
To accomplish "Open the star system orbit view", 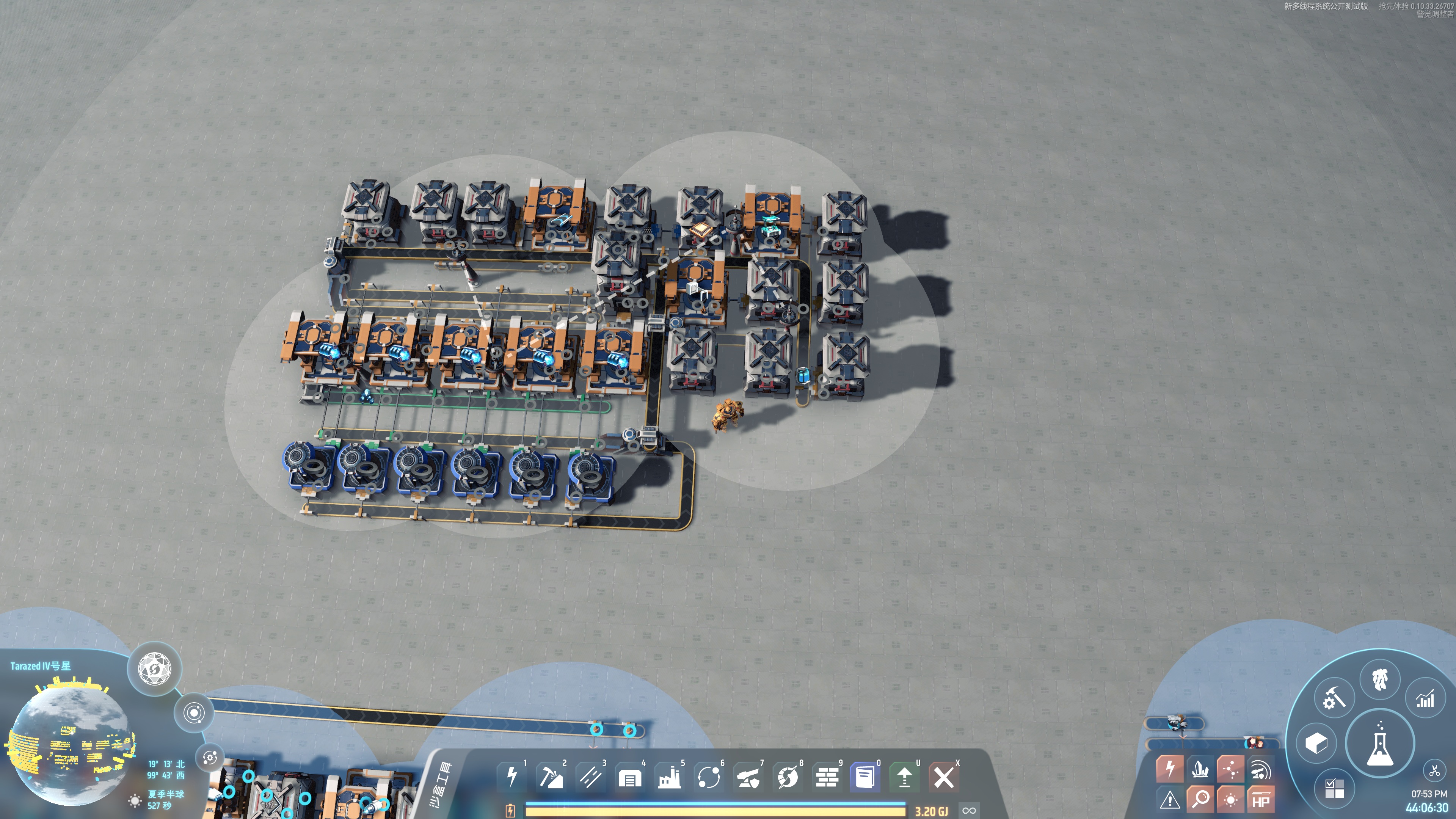I will click(x=193, y=713).
